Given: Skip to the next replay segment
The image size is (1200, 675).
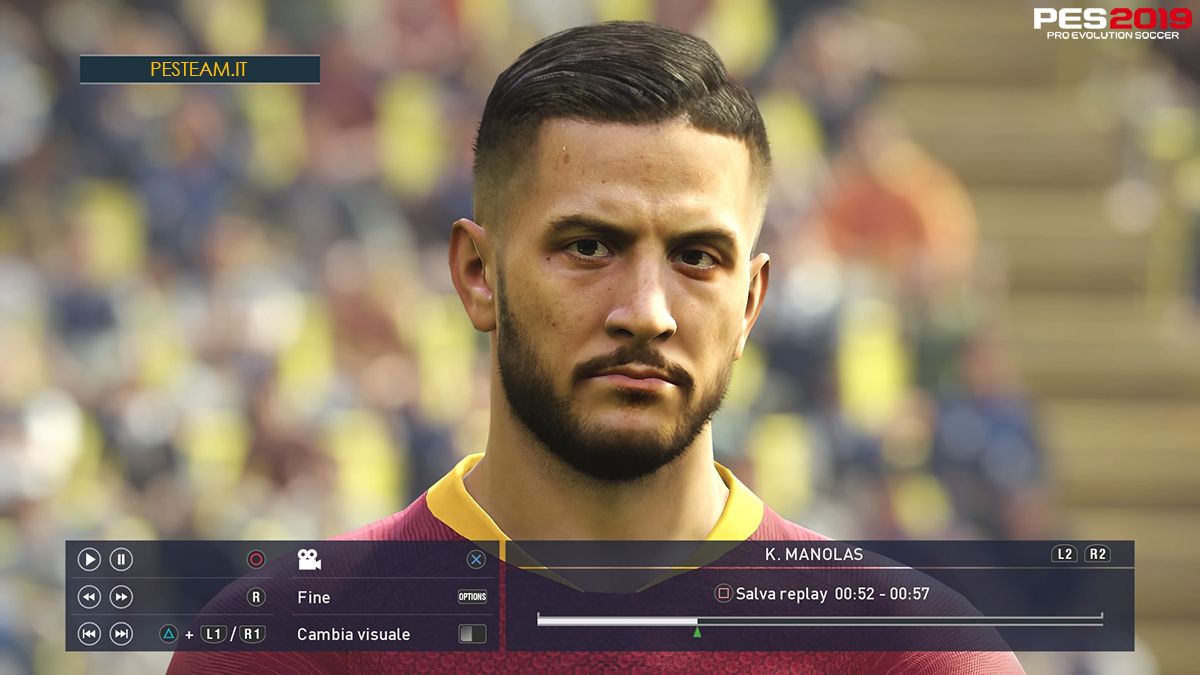Looking at the screenshot, I should click(121, 634).
